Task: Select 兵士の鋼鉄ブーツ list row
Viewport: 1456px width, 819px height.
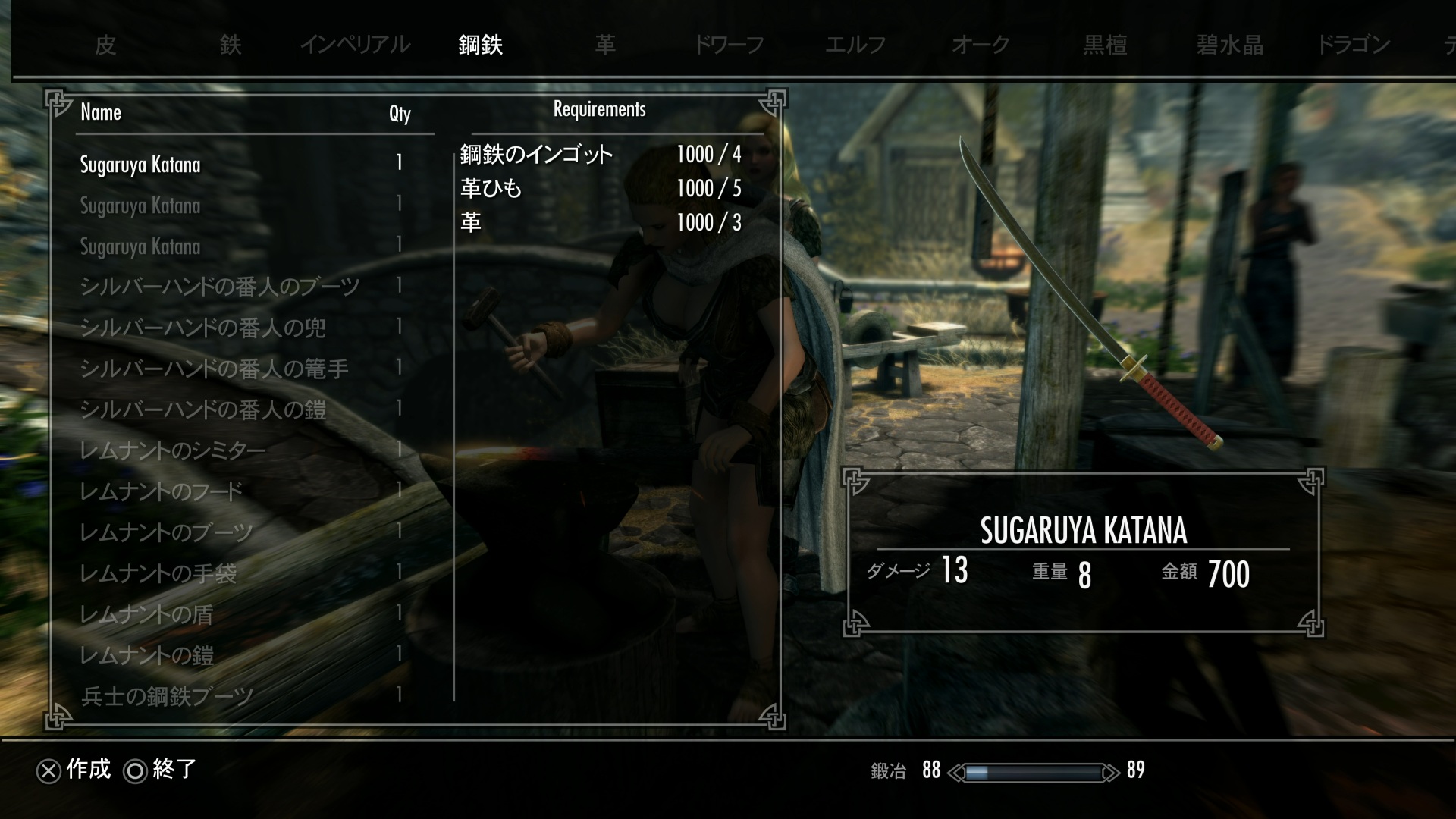Action: 167,696
